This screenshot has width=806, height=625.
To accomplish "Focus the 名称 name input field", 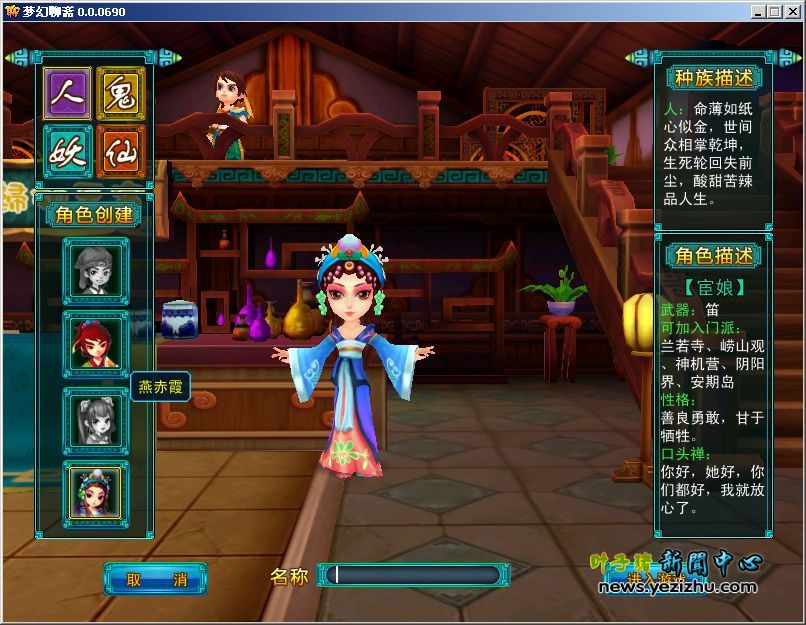I will click(x=413, y=575).
